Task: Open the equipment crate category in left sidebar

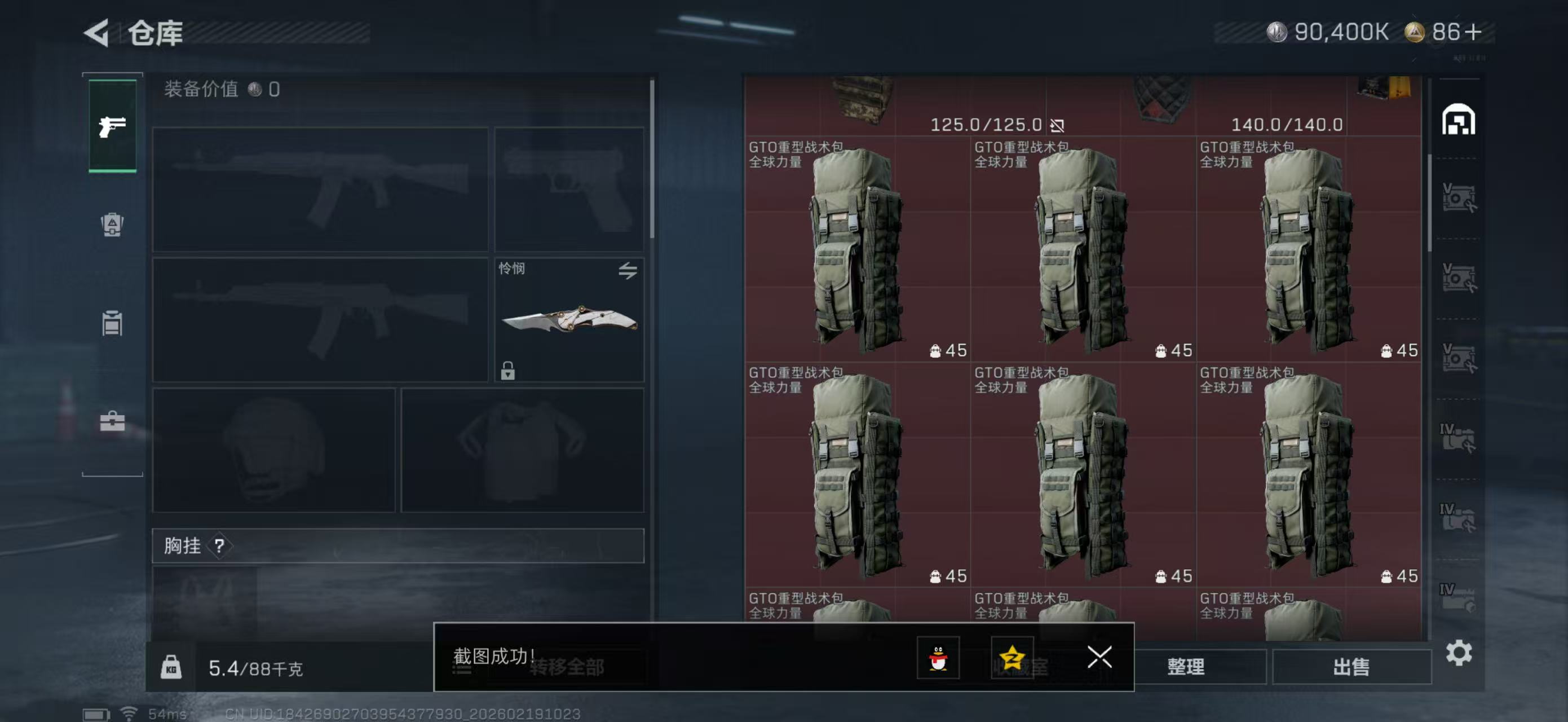Action: point(113,225)
